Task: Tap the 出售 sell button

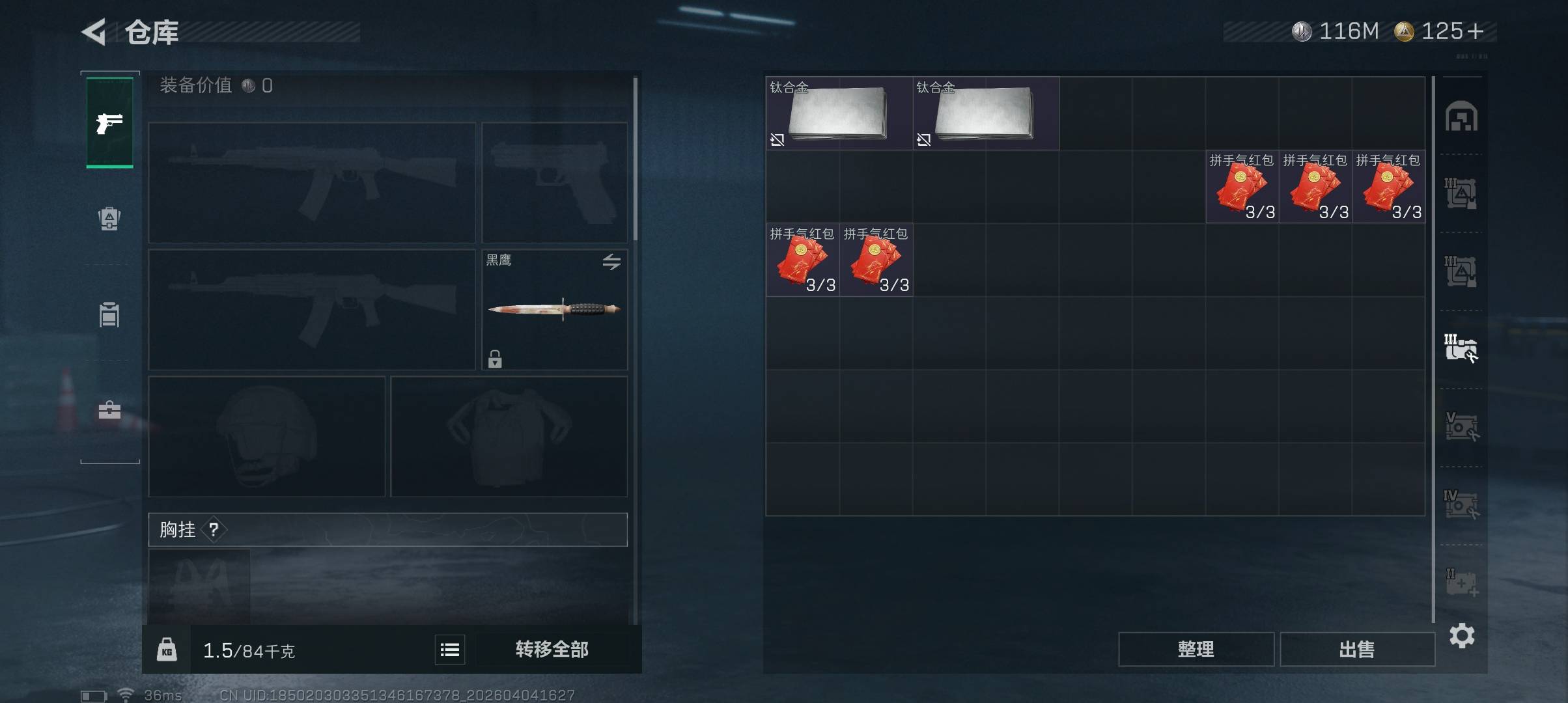Action: pos(1357,649)
